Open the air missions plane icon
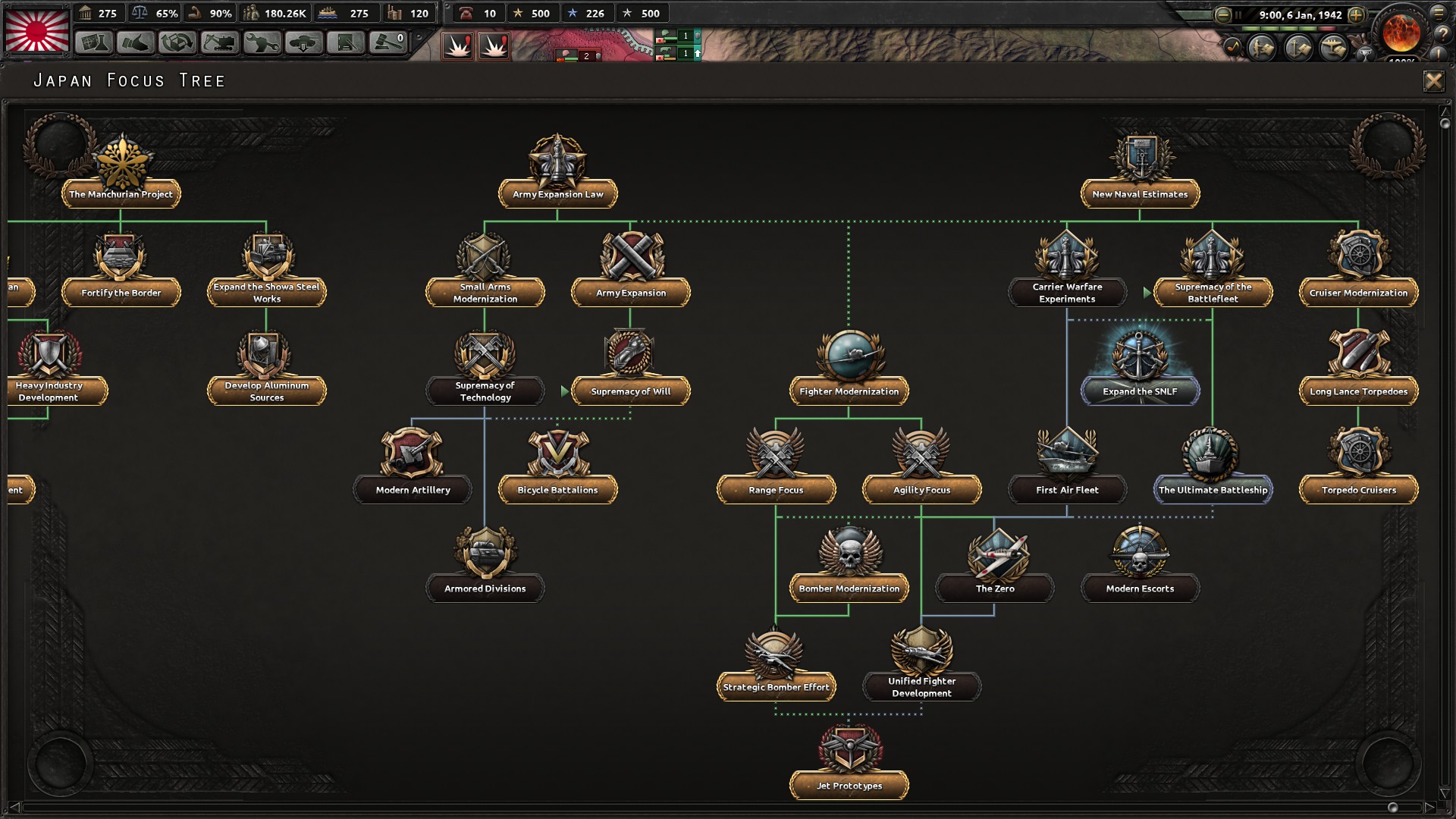 click(x=1332, y=49)
